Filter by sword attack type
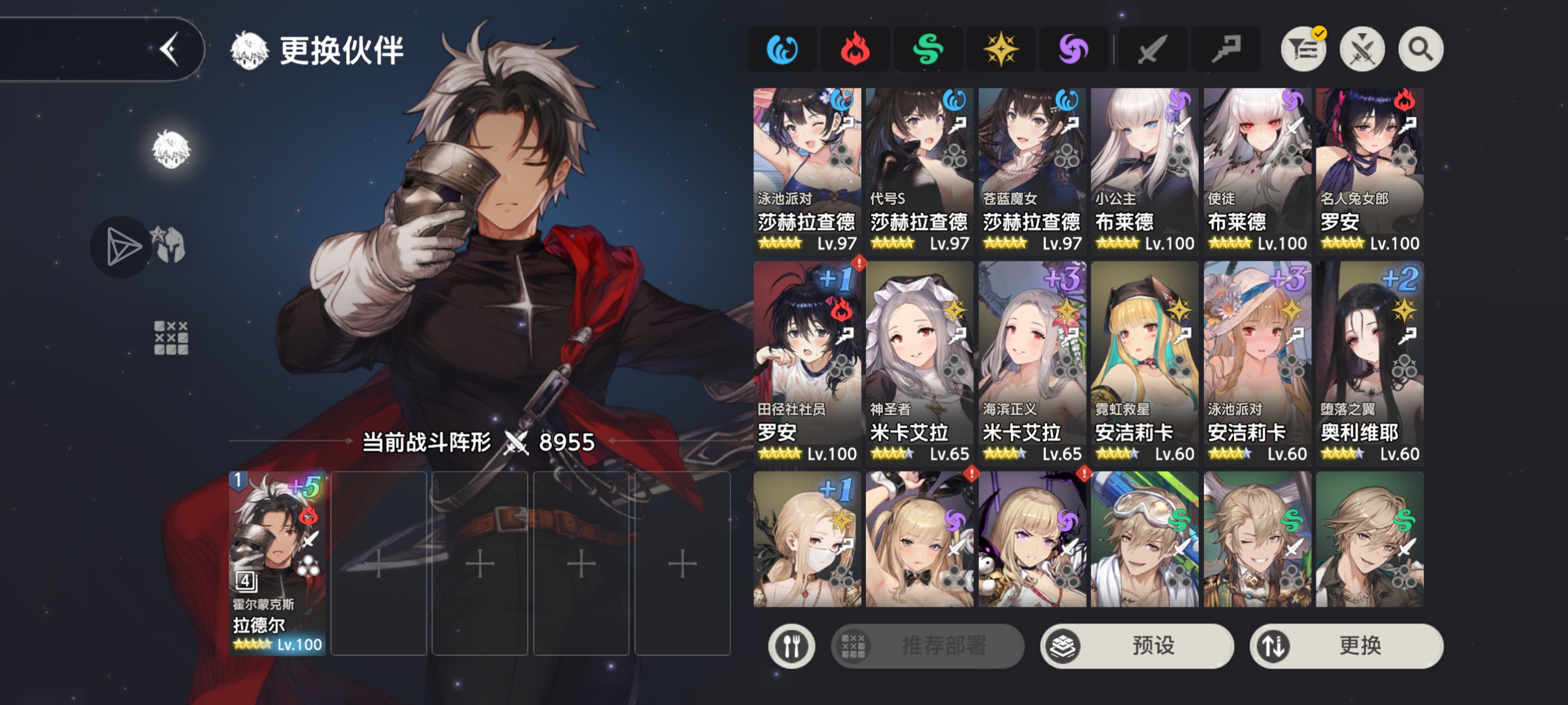1568x705 pixels. 1151,49
